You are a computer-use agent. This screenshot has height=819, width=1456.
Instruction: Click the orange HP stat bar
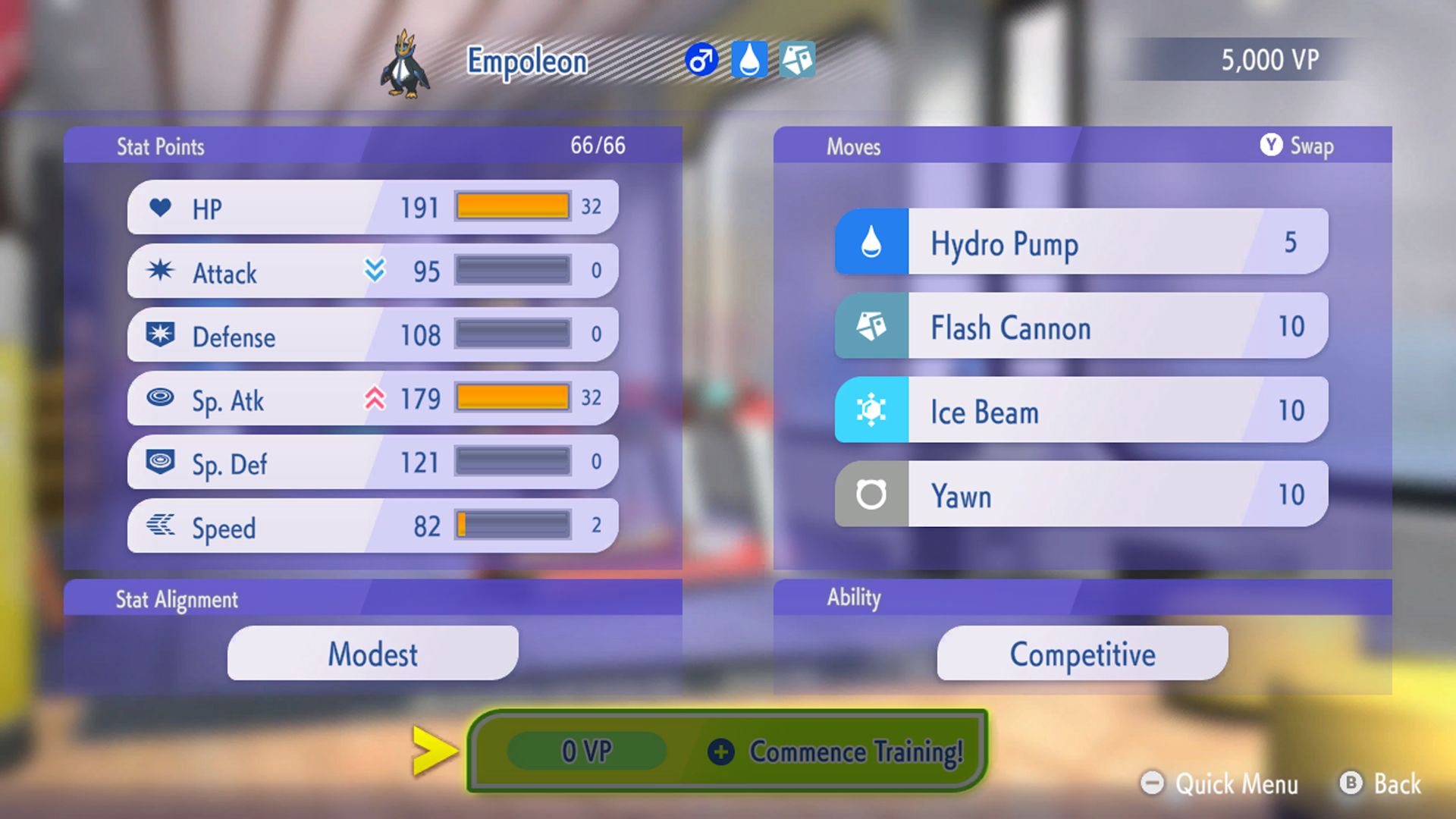[x=512, y=205]
